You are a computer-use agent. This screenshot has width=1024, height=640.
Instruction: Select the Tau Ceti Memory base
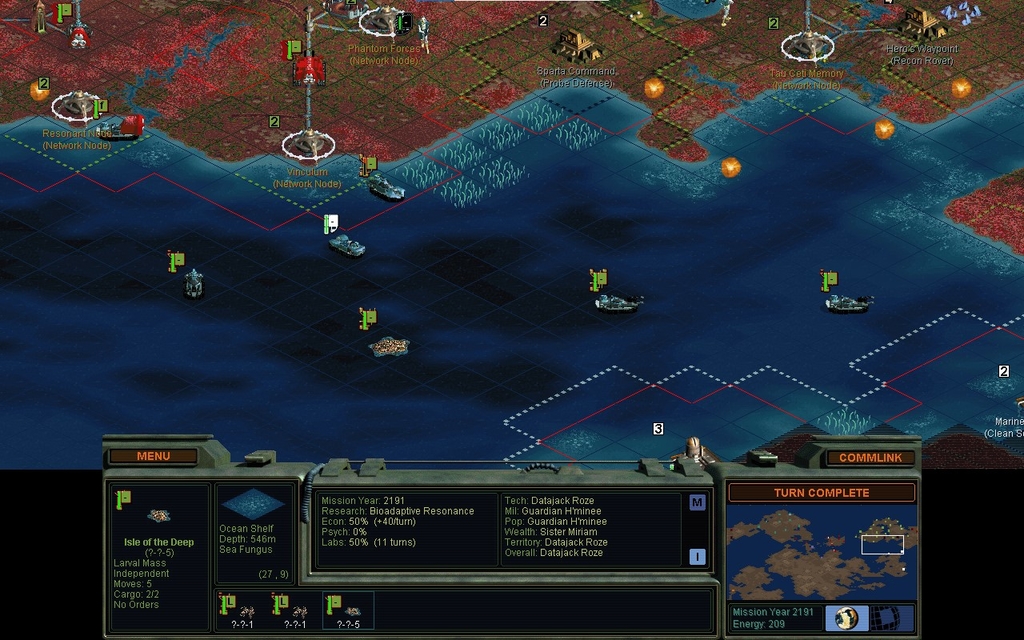[x=807, y=45]
